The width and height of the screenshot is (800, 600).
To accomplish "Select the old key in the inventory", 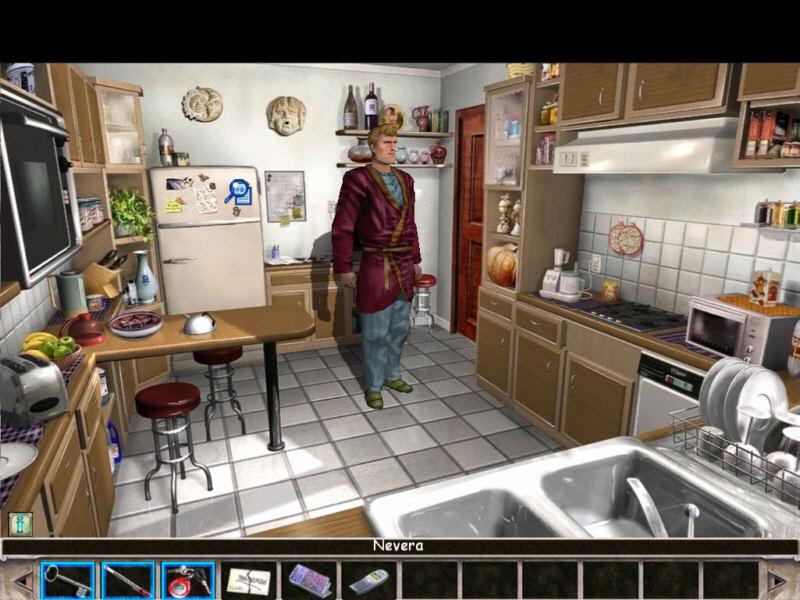I will (67, 580).
